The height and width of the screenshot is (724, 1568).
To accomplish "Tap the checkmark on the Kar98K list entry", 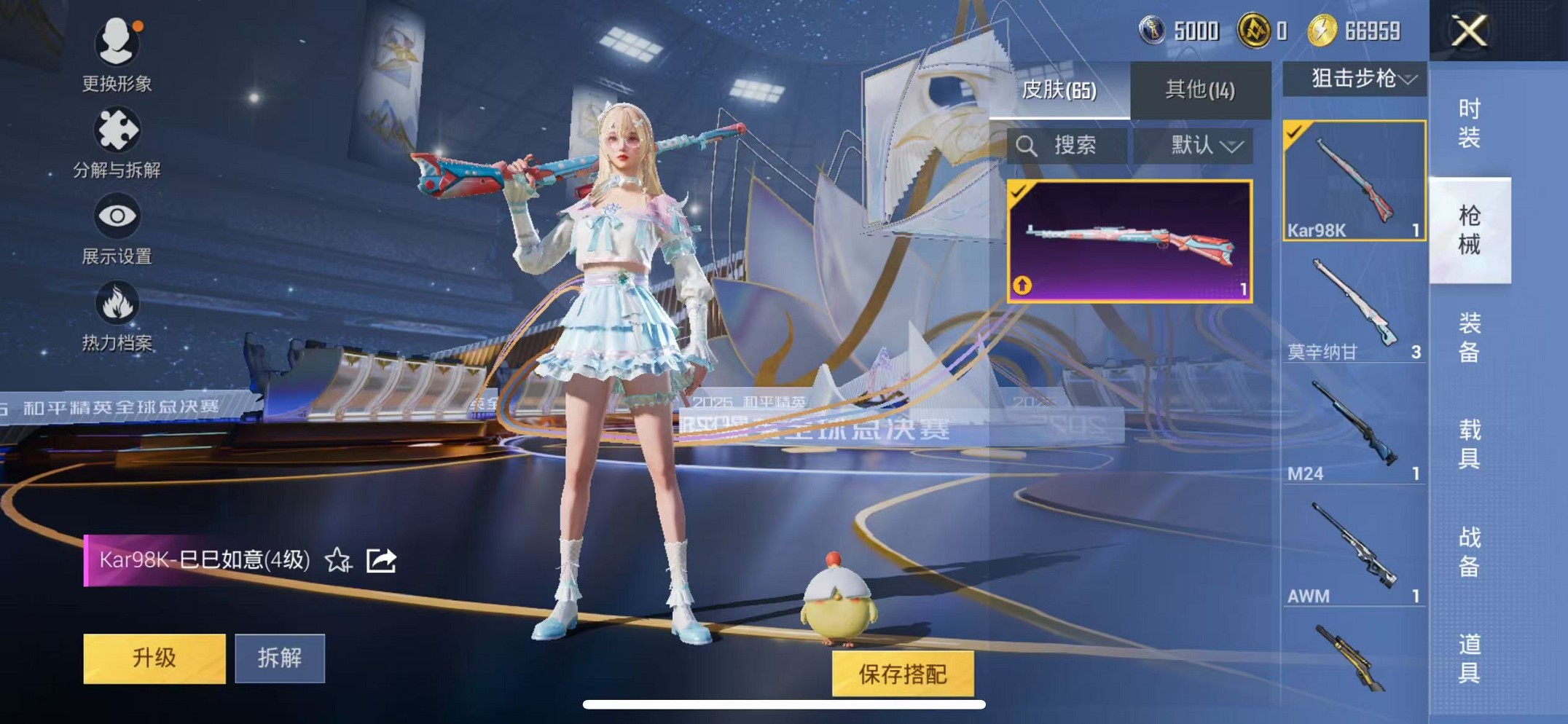I will point(1295,130).
